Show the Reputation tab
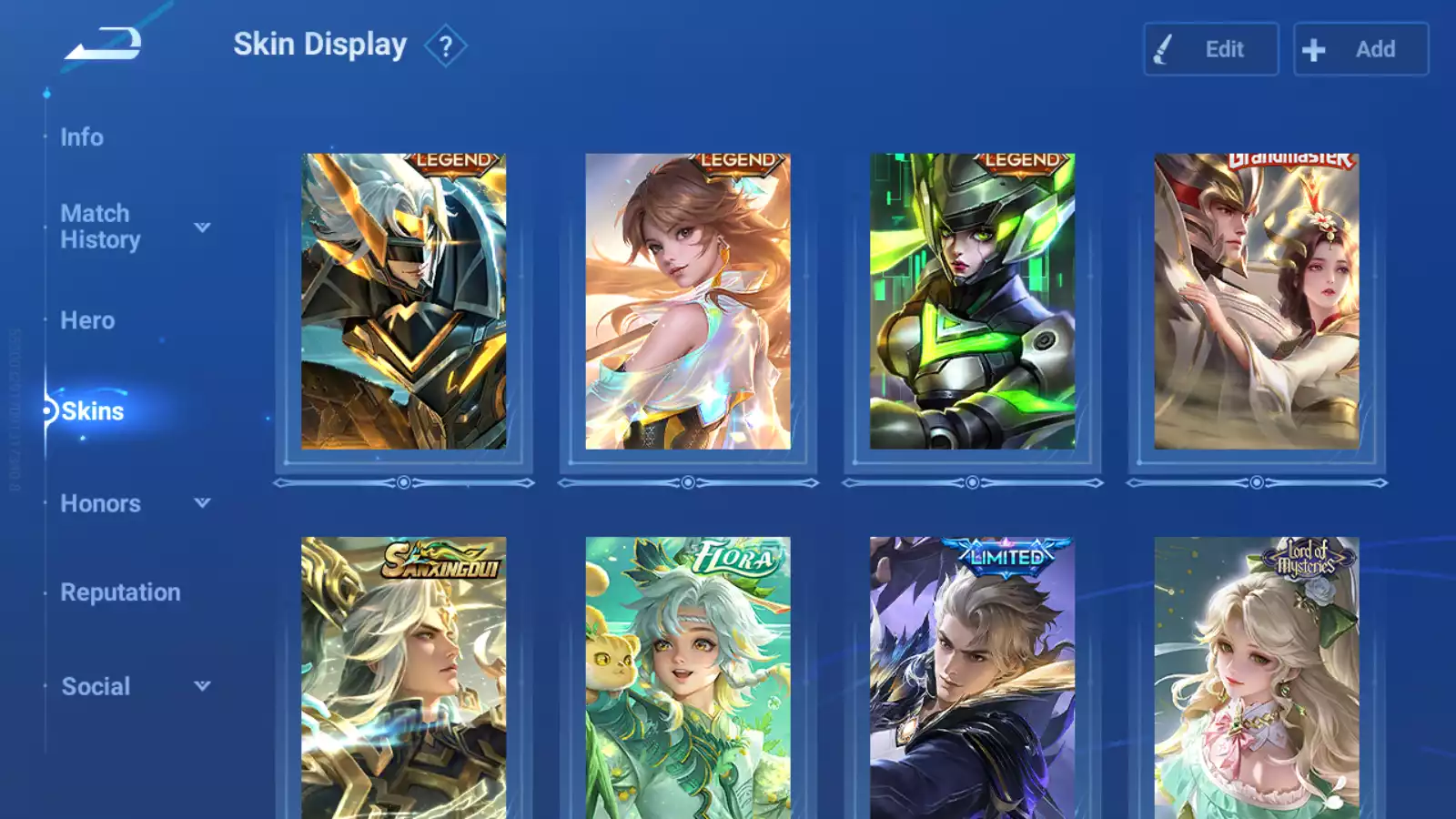 click(120, 592)
